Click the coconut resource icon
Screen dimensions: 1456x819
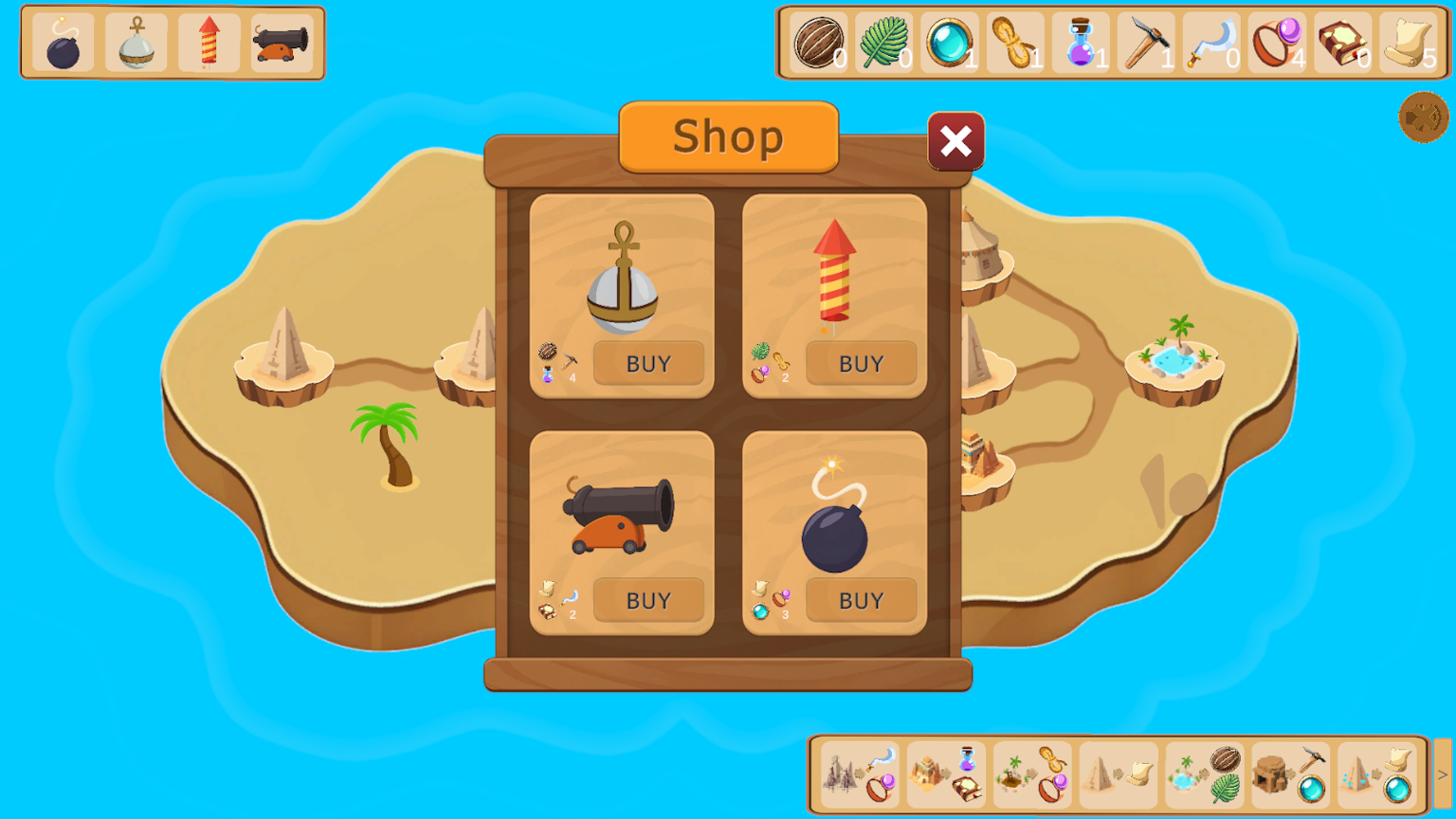pyautogui.click(x=818, y=42)
